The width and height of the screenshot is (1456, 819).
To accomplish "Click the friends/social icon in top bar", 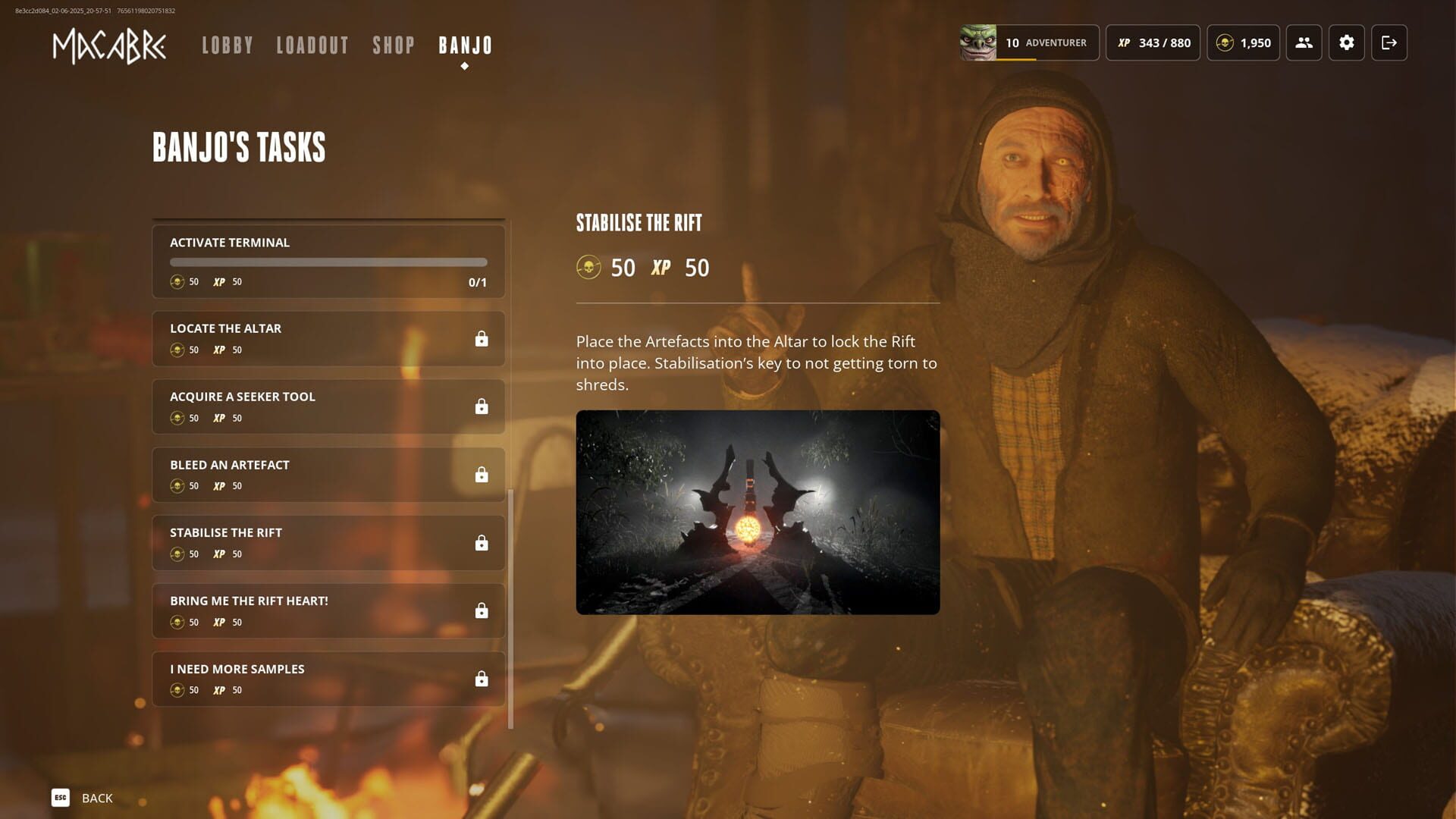I will (1304, 43).
